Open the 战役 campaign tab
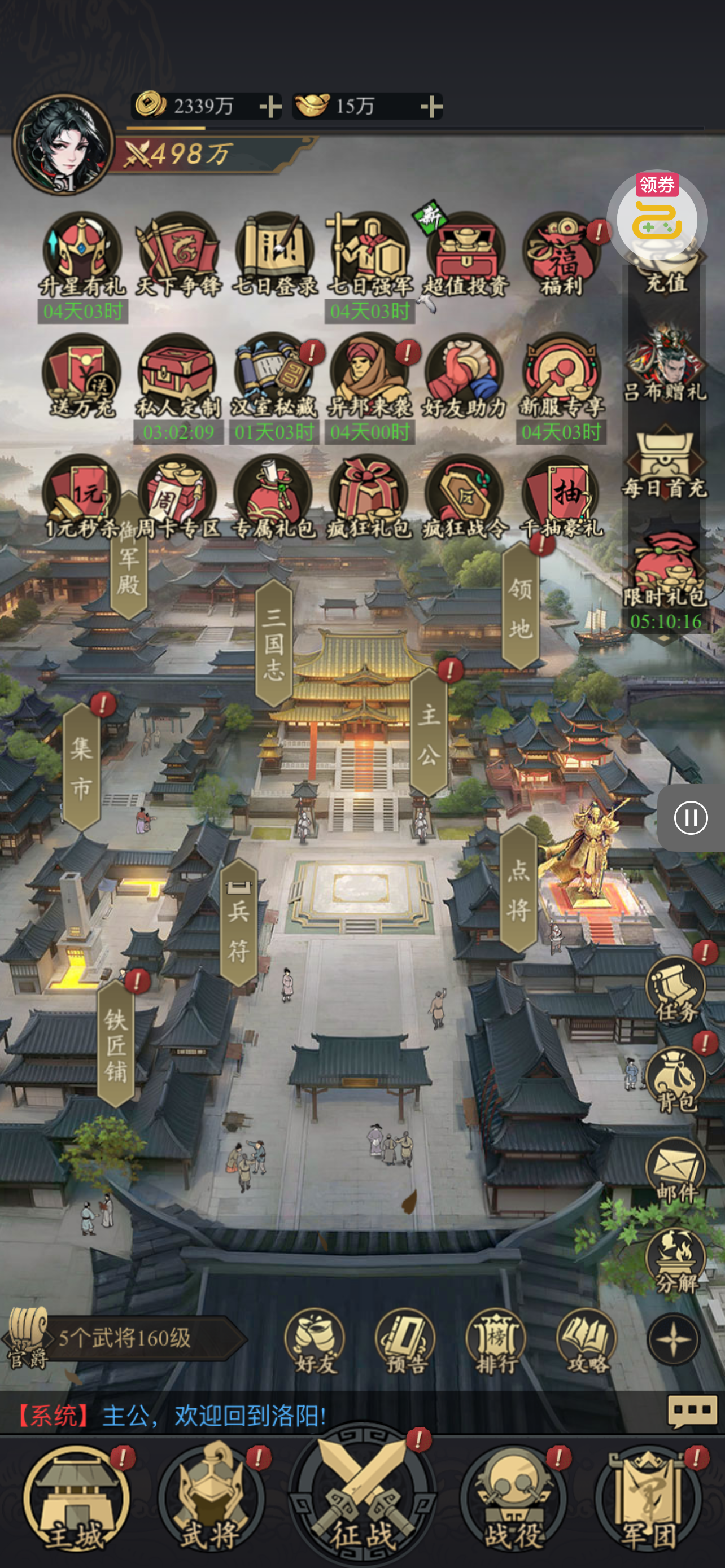725x1568 pixels. [513, 1499]
